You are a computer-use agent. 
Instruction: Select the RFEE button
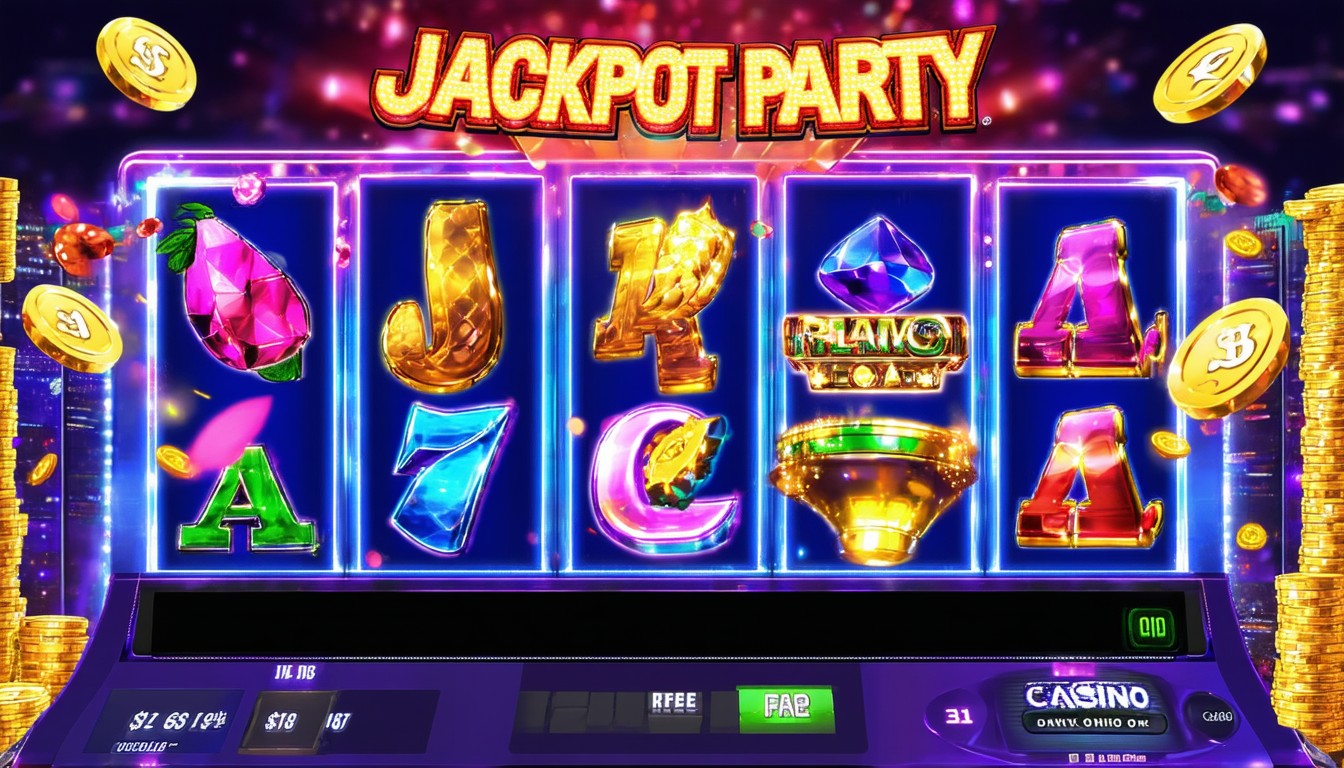point(676,705)
